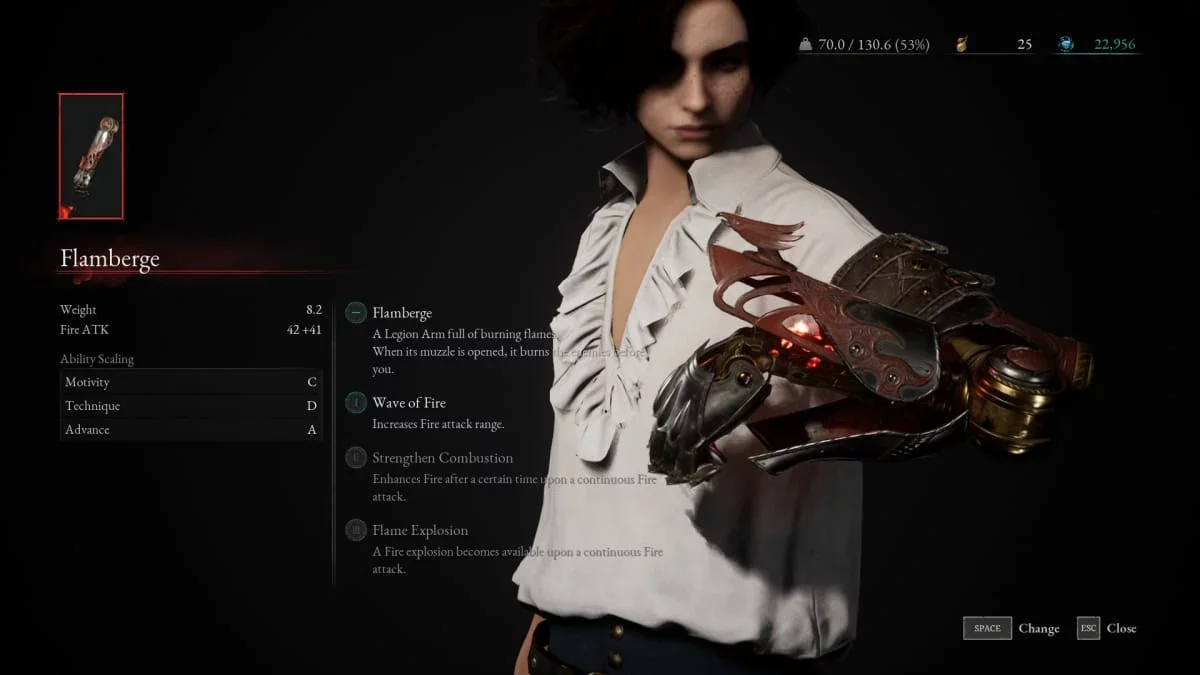Select the Advance scaling row
This screenshot has width=1200, height=675.
coord(190,430)
